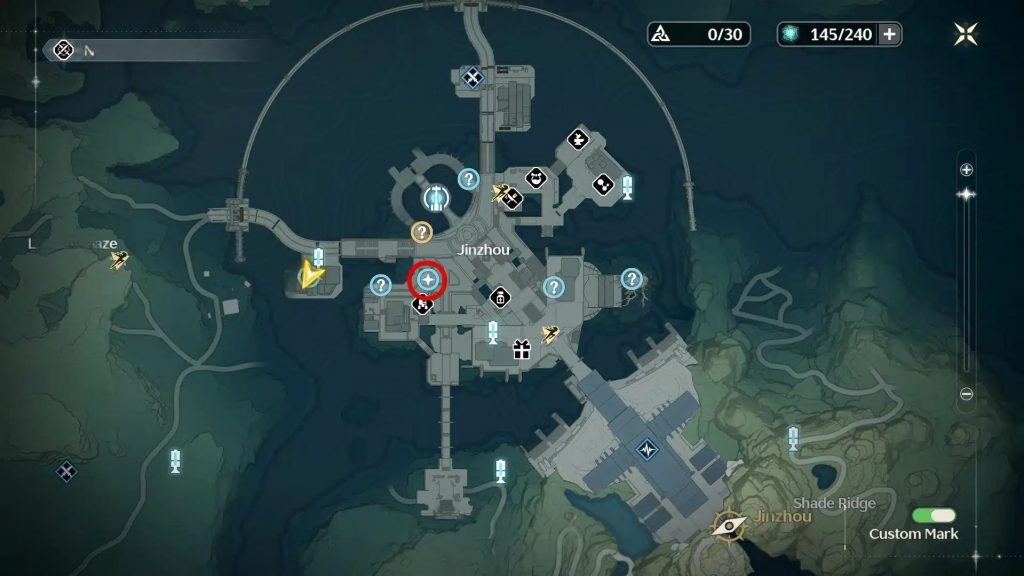Select the lightning tree question mark marker
This screenshot has width=1024, height=576.
point(632,279)
